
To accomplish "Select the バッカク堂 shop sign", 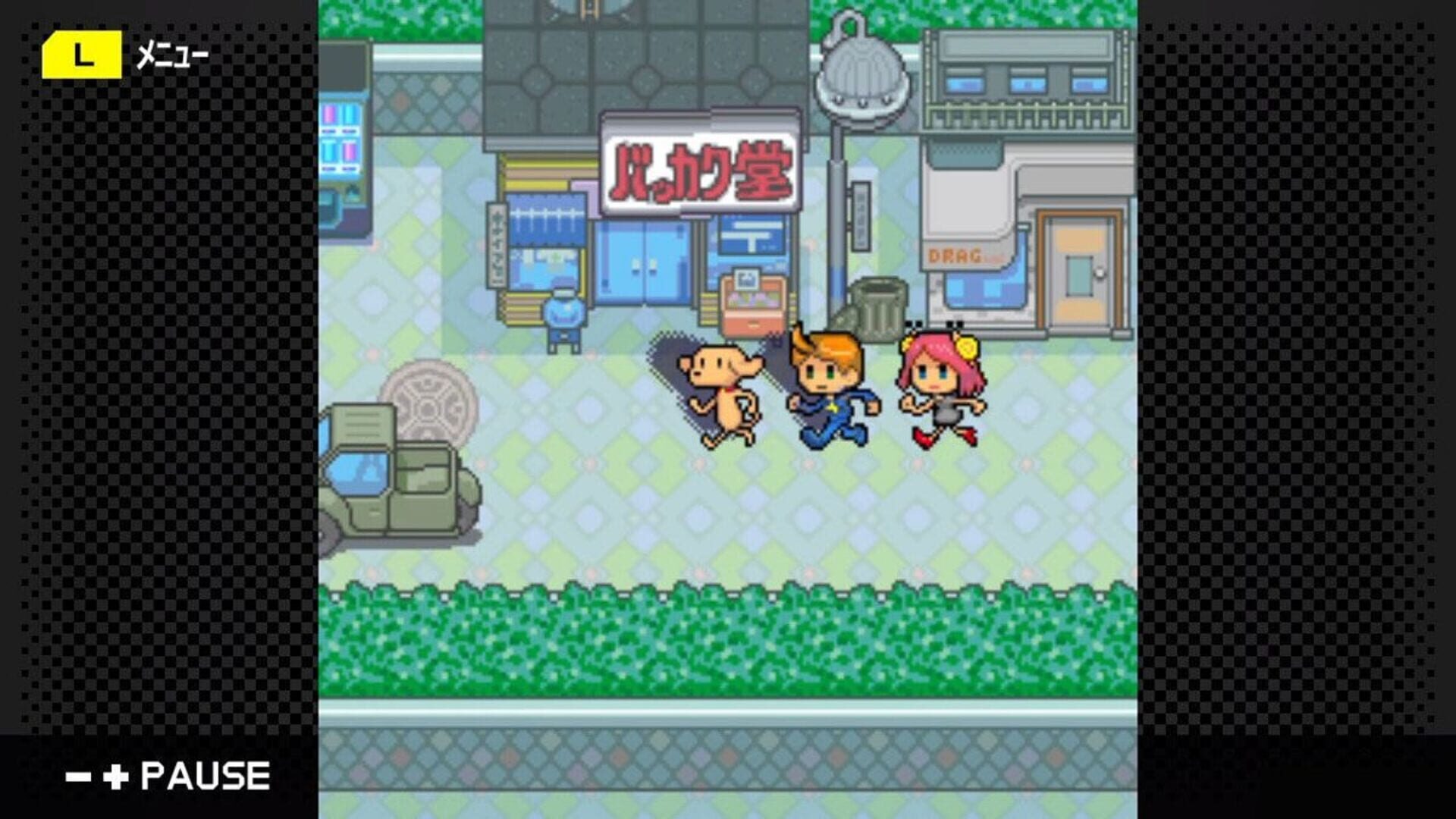I will tap(701, 163).
